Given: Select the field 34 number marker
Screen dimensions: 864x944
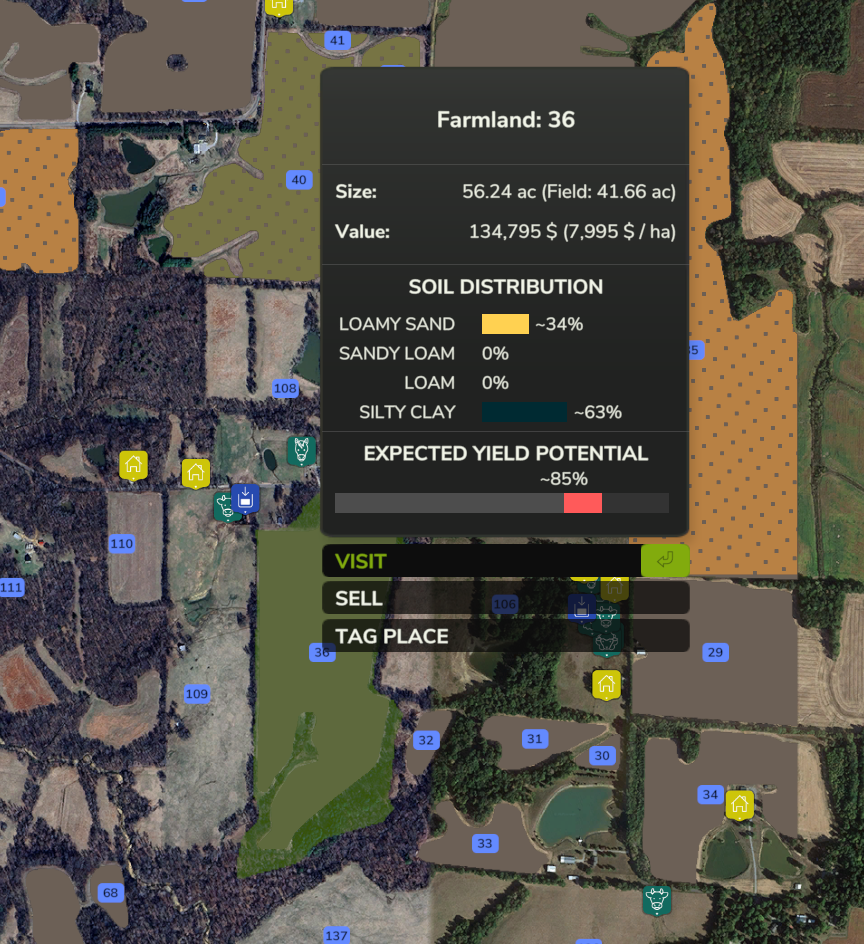Looking at the screenshot, I should pos(710,795).
